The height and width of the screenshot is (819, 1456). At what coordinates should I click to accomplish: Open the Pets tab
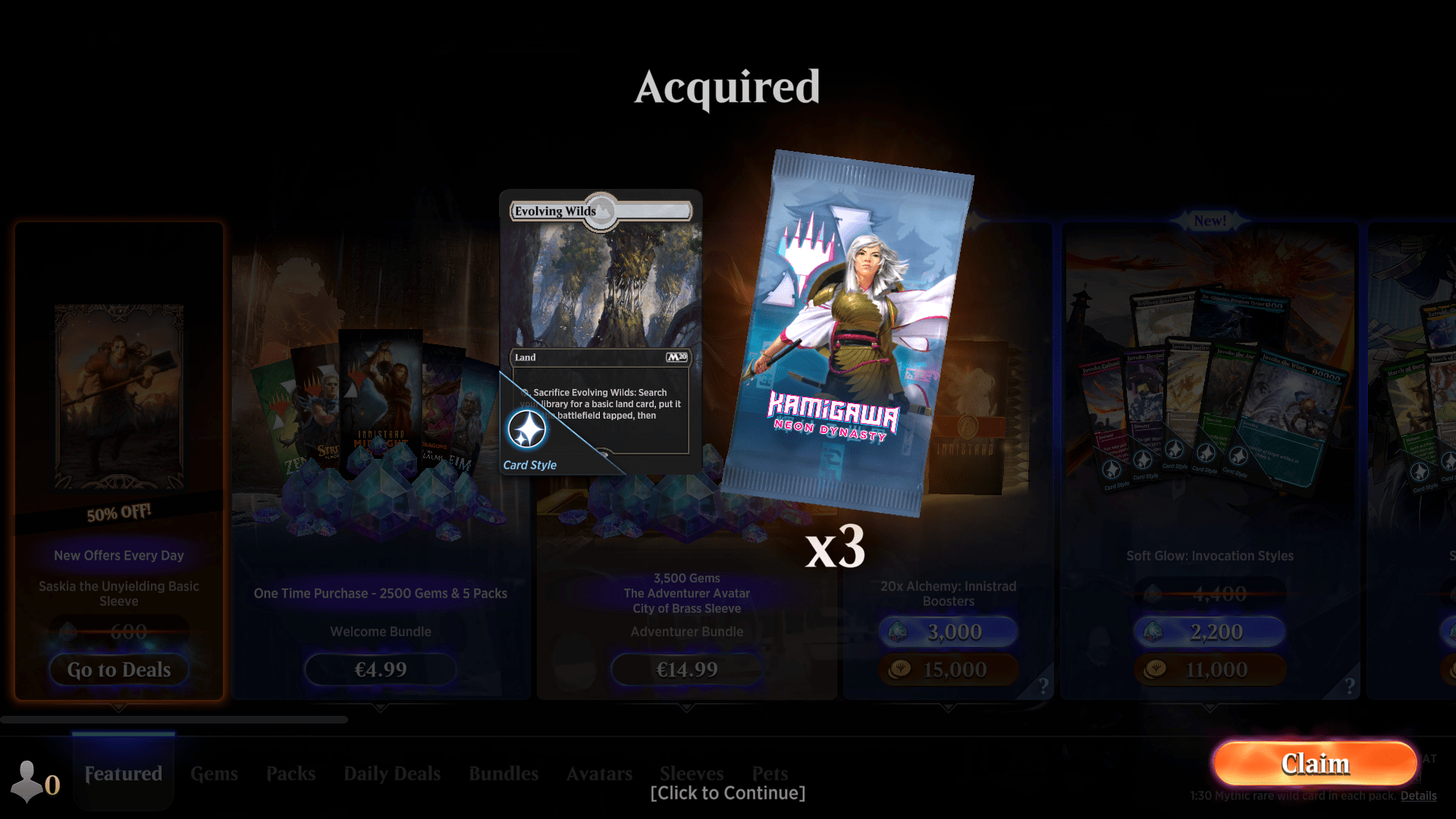tap(770, 773)
